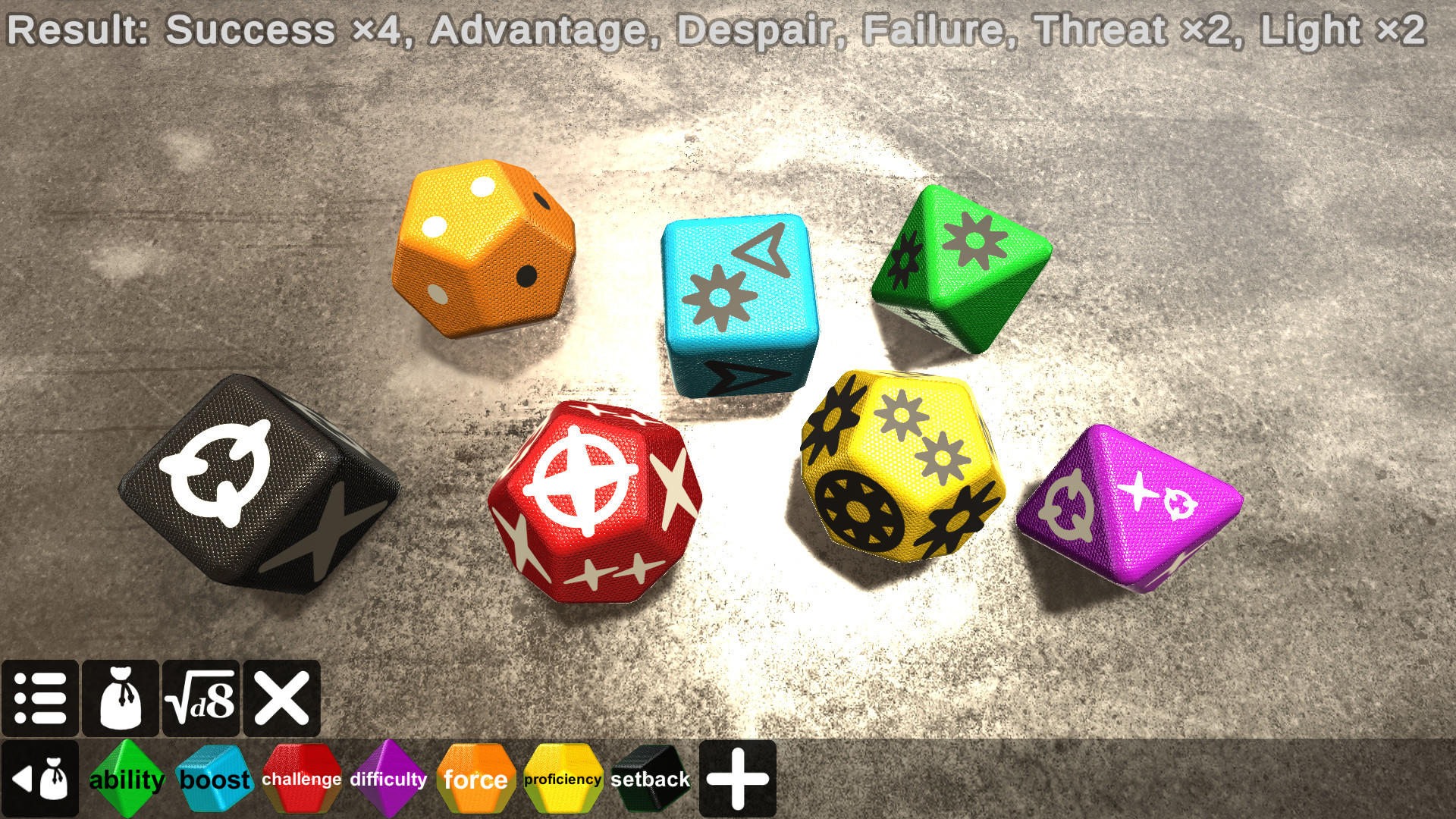Click the dice bag icon in toolbar
Image resolution: width=1456 pixels, height=819 pixels.
click(121, 698)
